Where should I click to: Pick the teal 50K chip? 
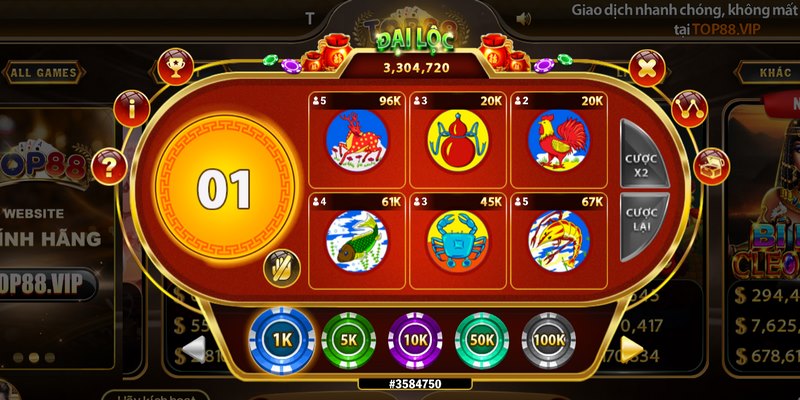[481, 340]
